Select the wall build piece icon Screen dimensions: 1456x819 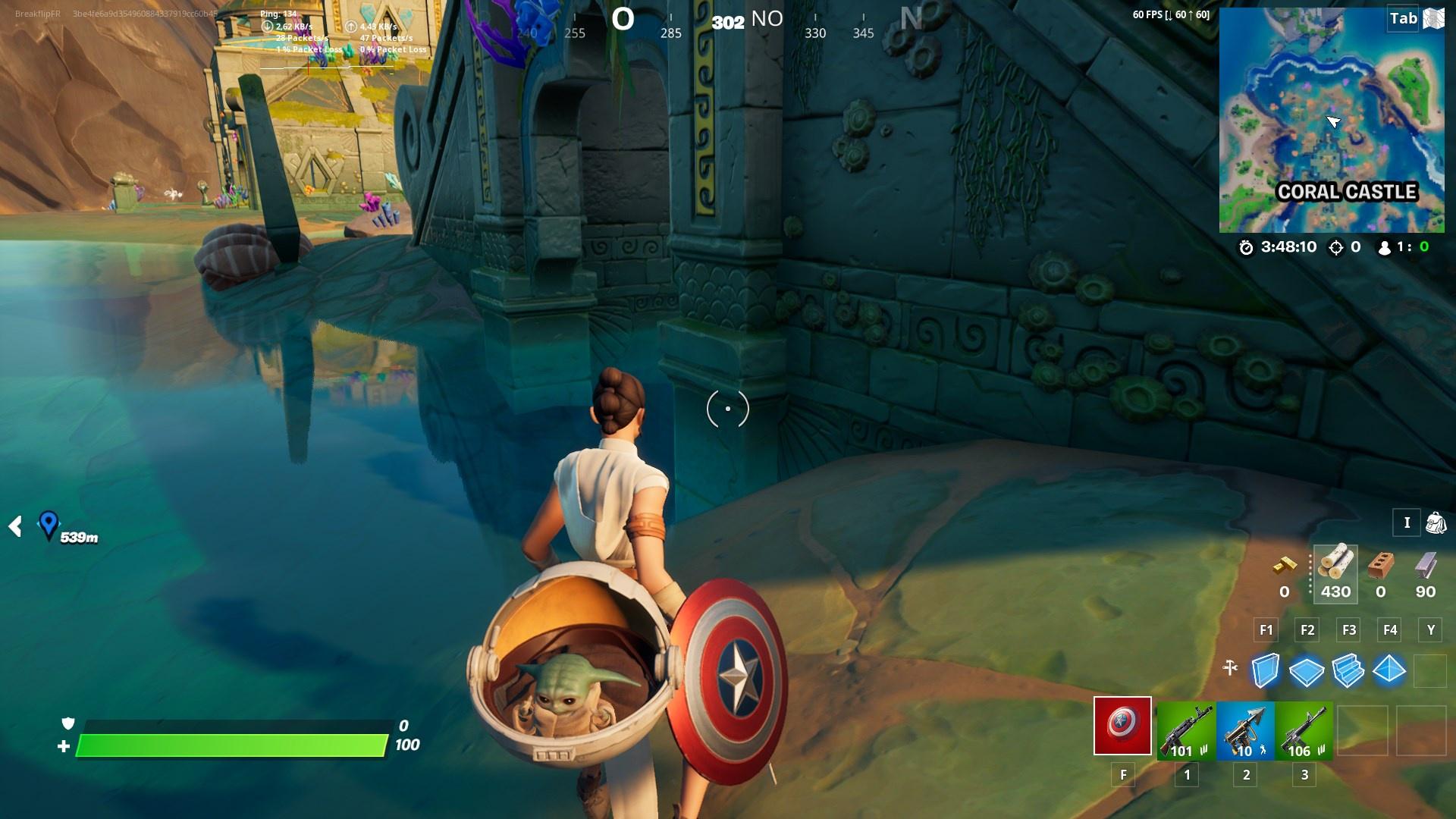pyautogui.click(x=1266, y=669)
